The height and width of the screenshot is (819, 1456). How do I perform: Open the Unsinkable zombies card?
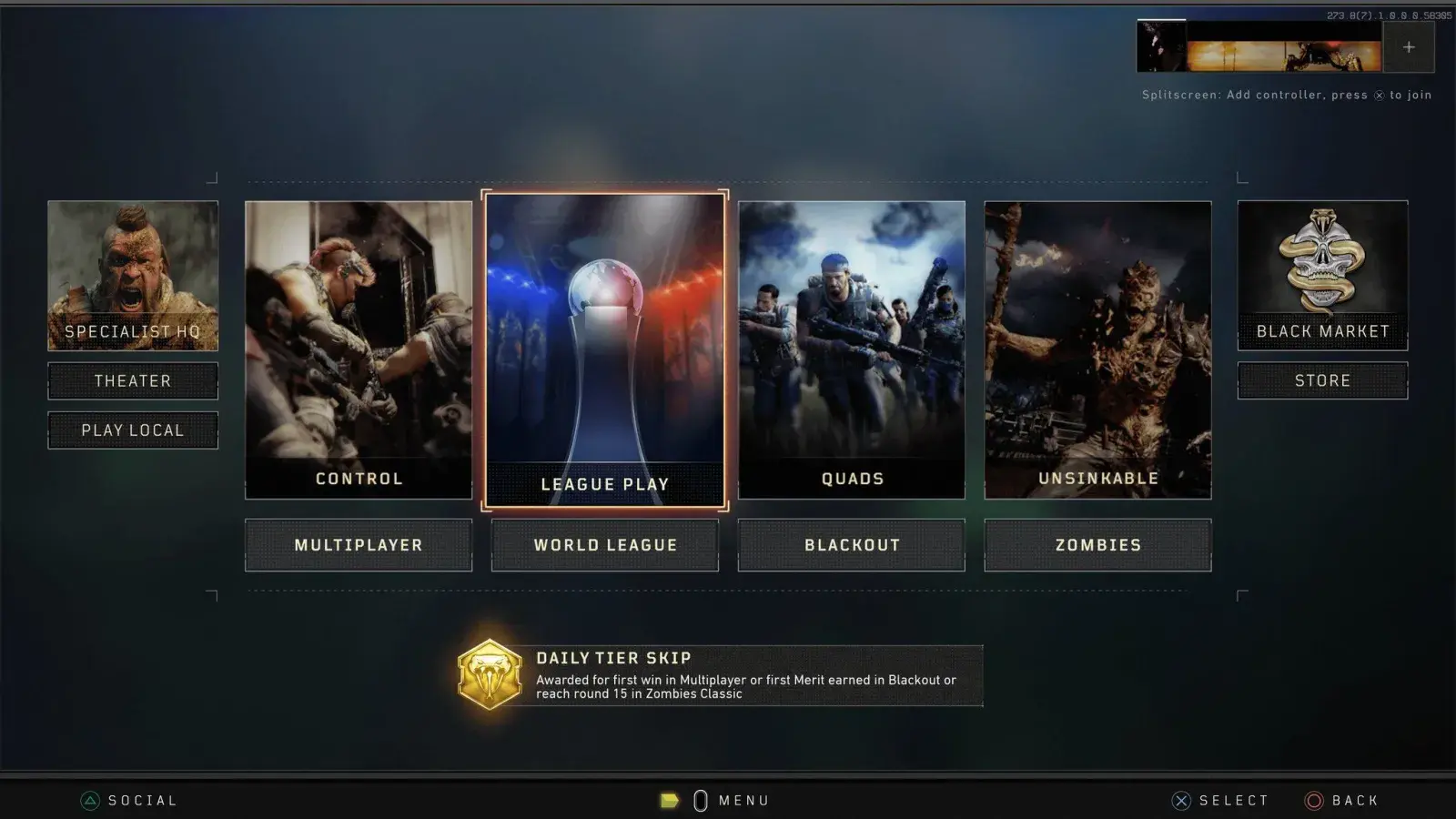1097,346
